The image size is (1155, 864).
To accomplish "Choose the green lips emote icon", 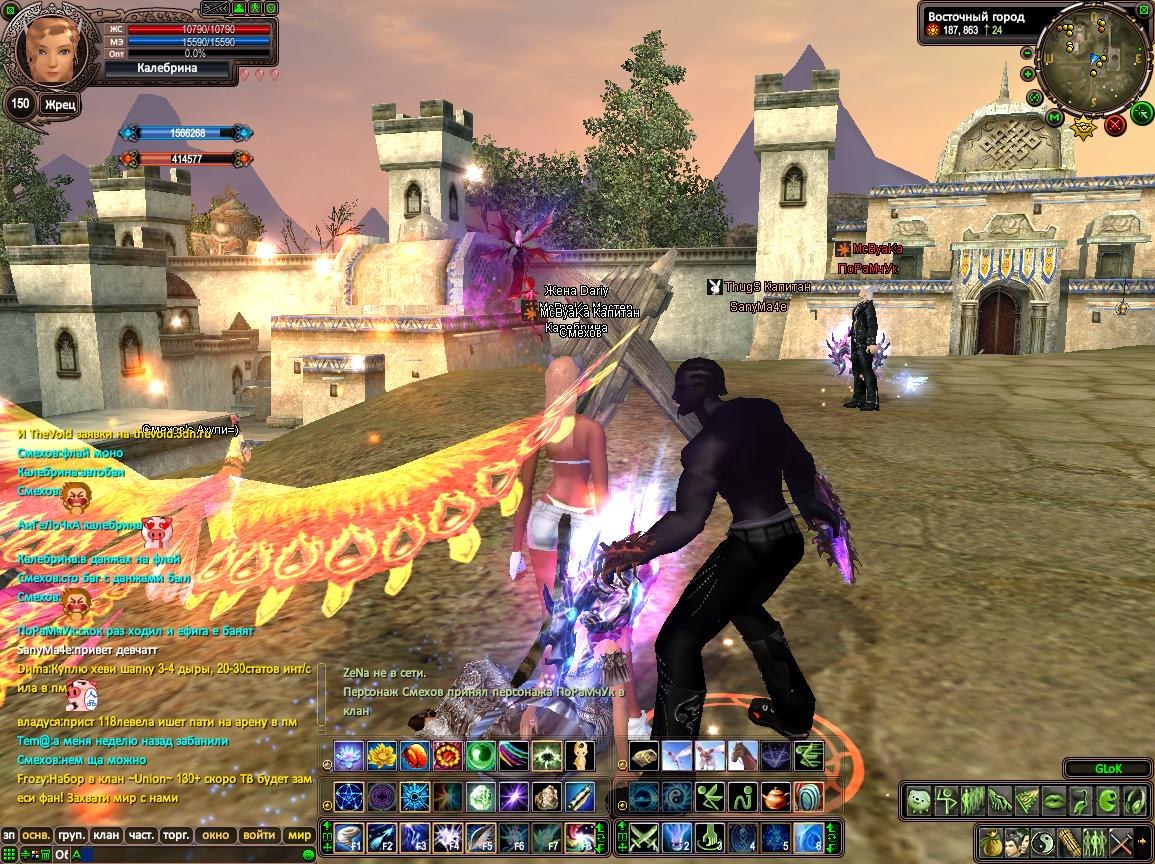I will (1054, 801).
